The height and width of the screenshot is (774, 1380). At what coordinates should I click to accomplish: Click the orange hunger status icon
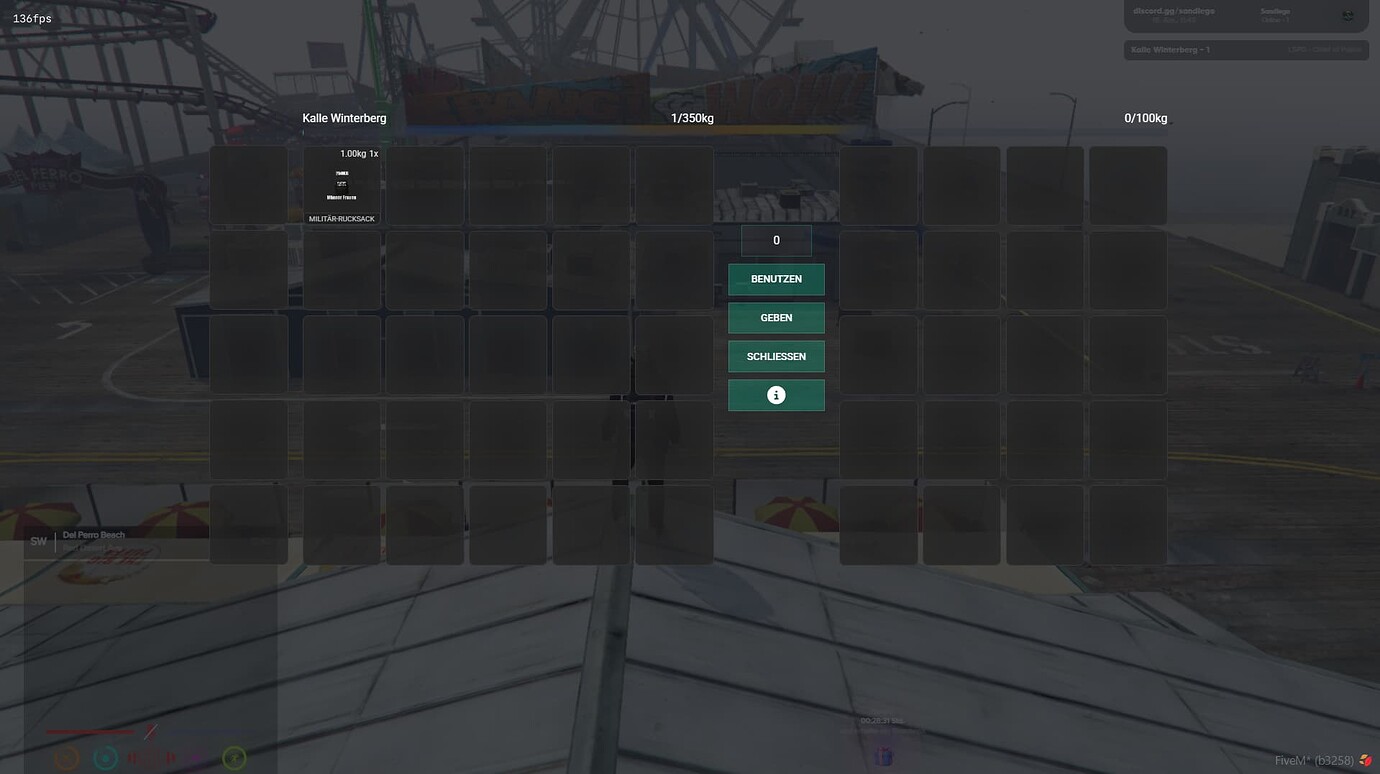pyautogui.click(x=66, y=758)
